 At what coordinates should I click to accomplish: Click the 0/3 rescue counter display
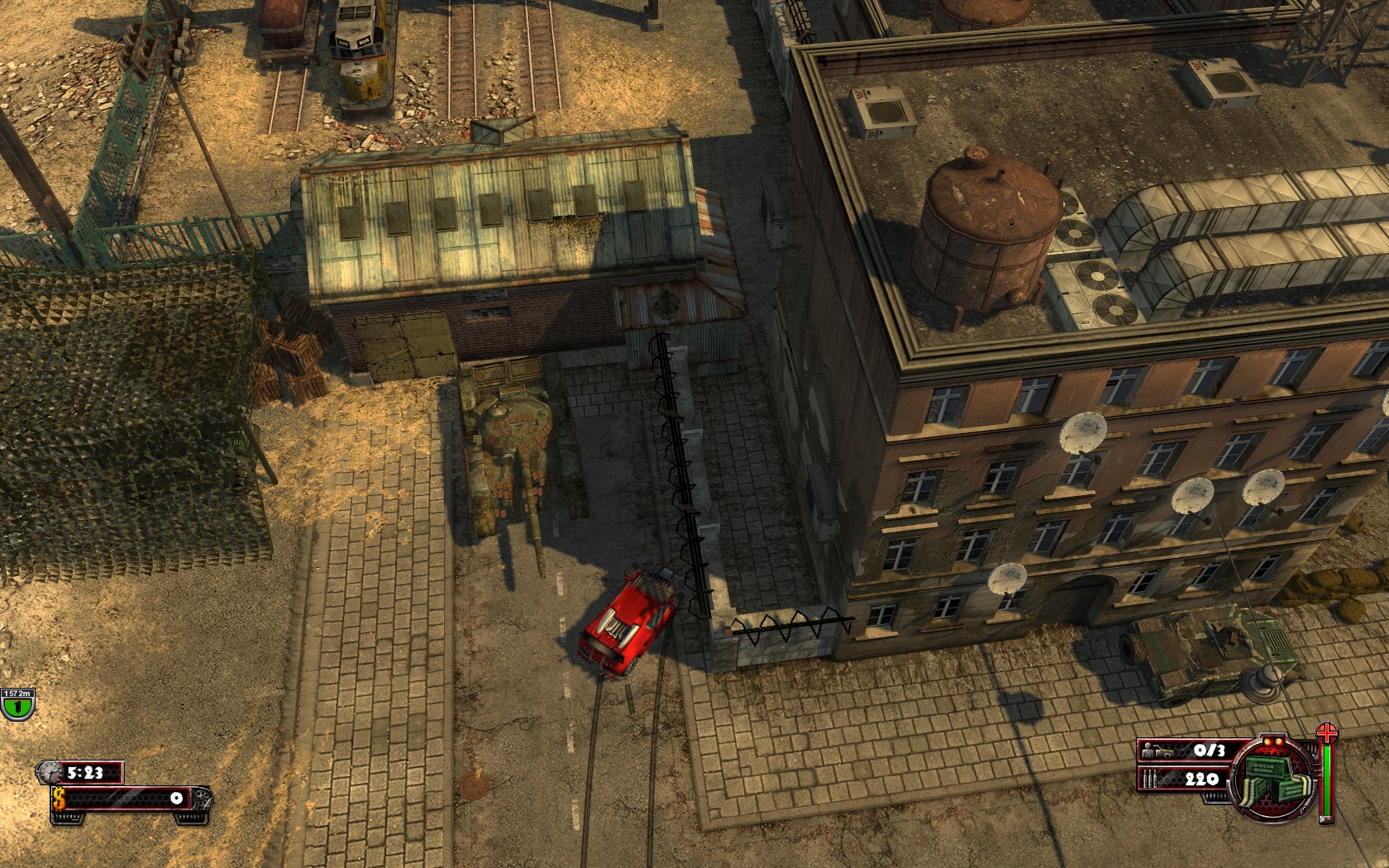click(x=1209, y=751)
